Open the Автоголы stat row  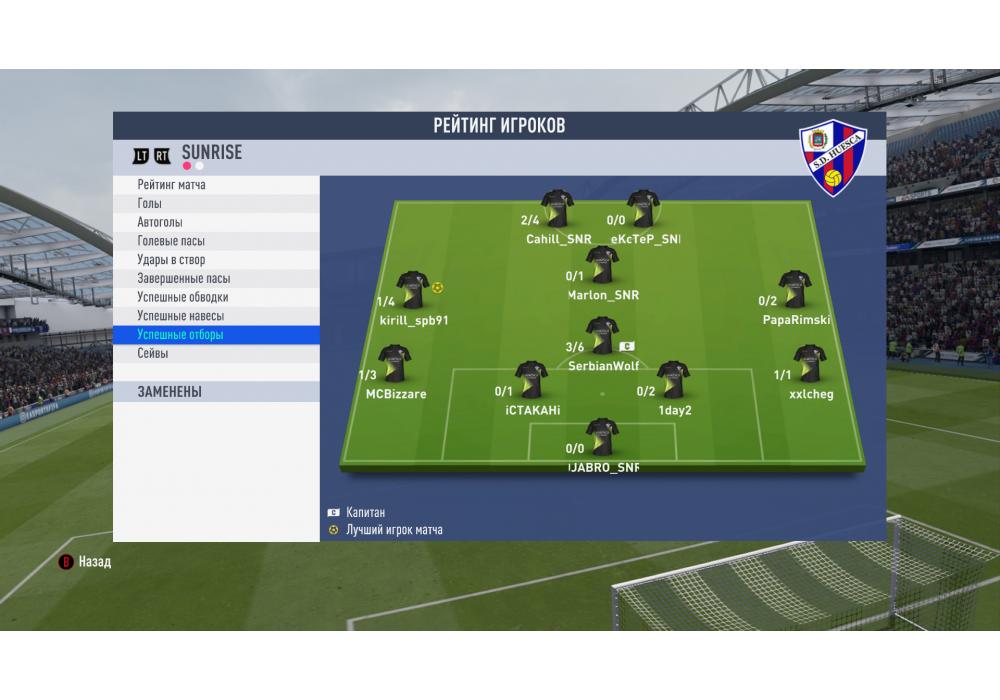[216, 222]
